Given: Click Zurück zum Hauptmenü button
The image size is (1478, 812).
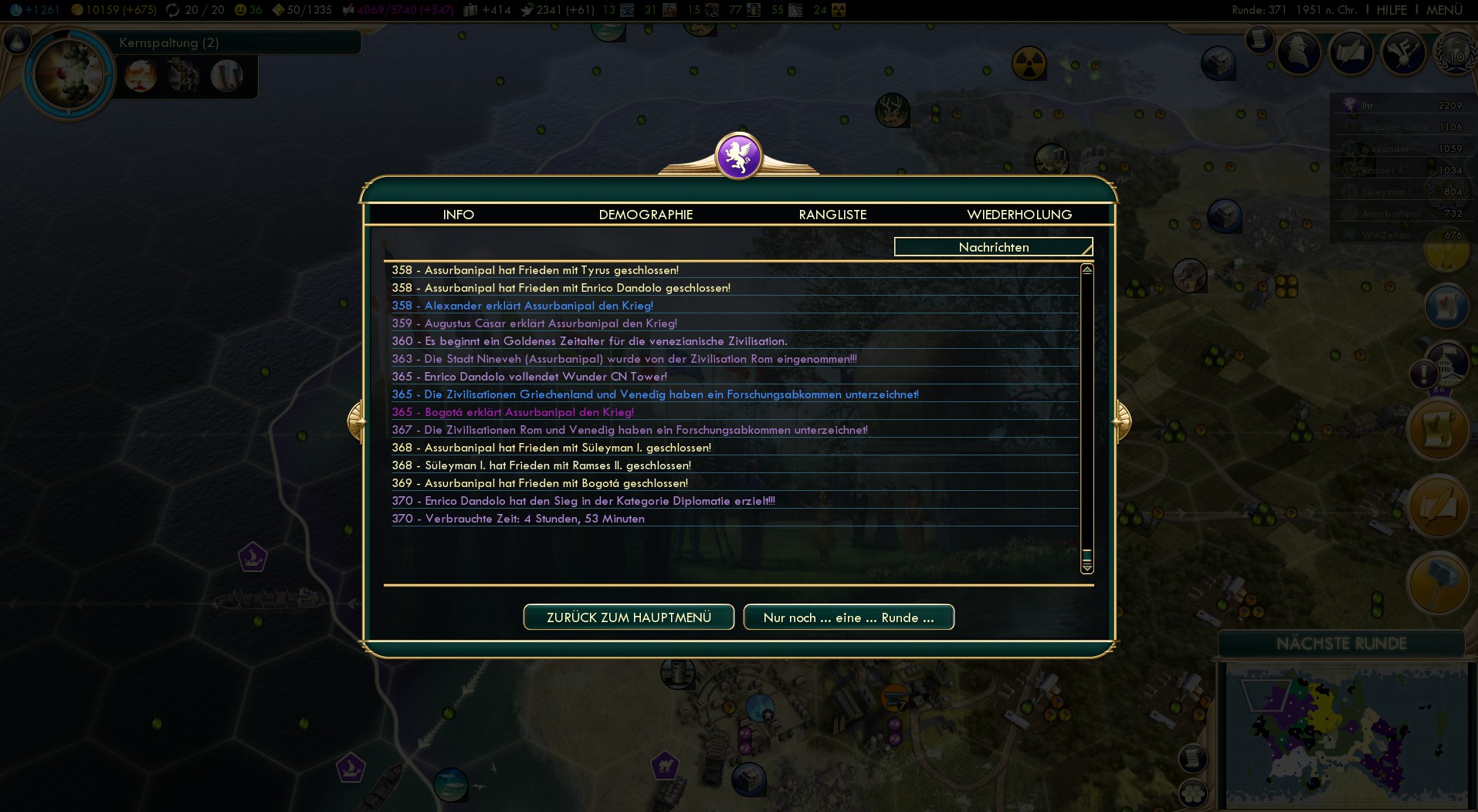Looking at the screenshot, I should point(629,617).
